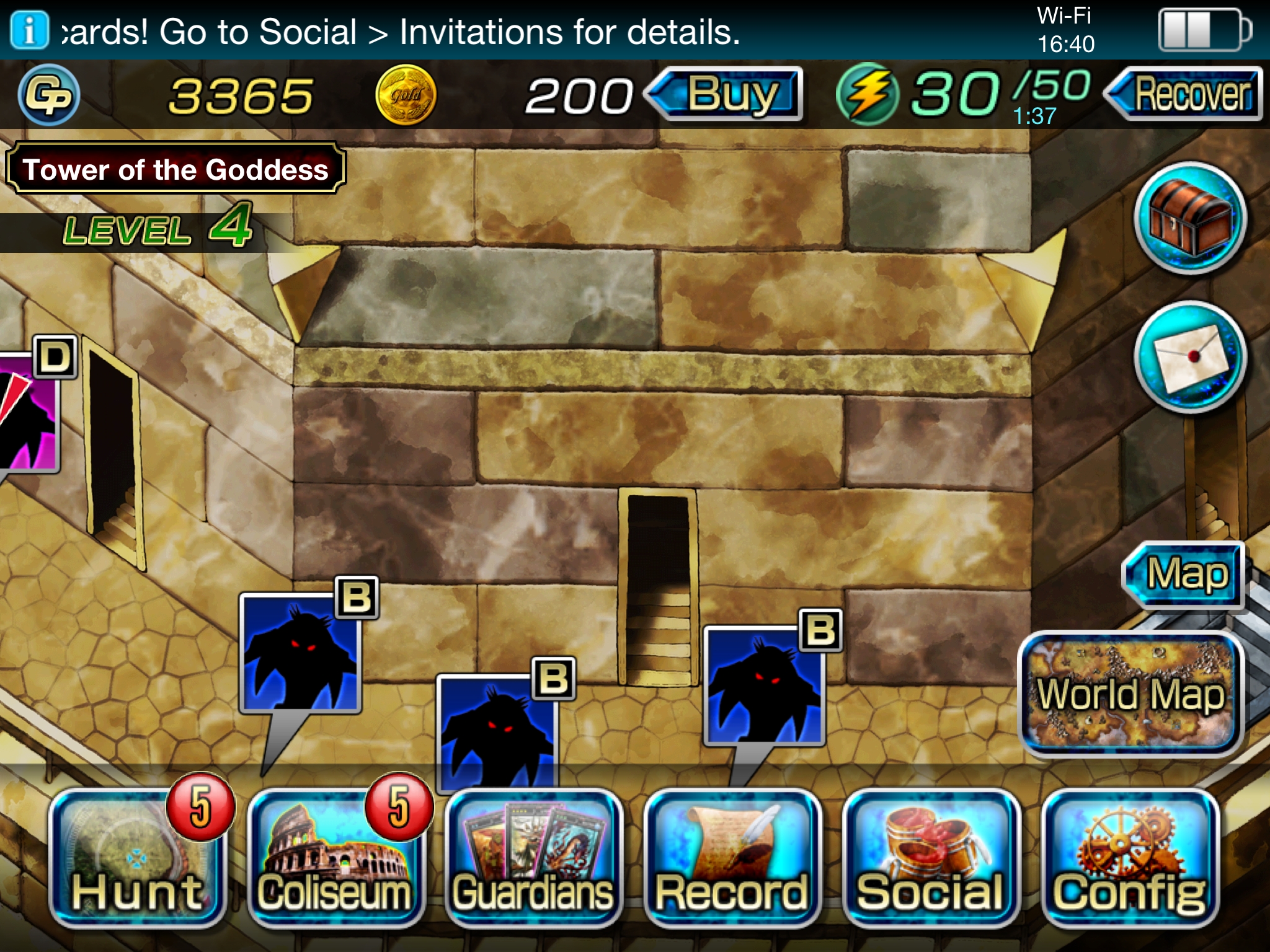Go to the World Map
Image resolution: width=1270 pixels, height=952 pixels.
click(x=1130, y=694)
